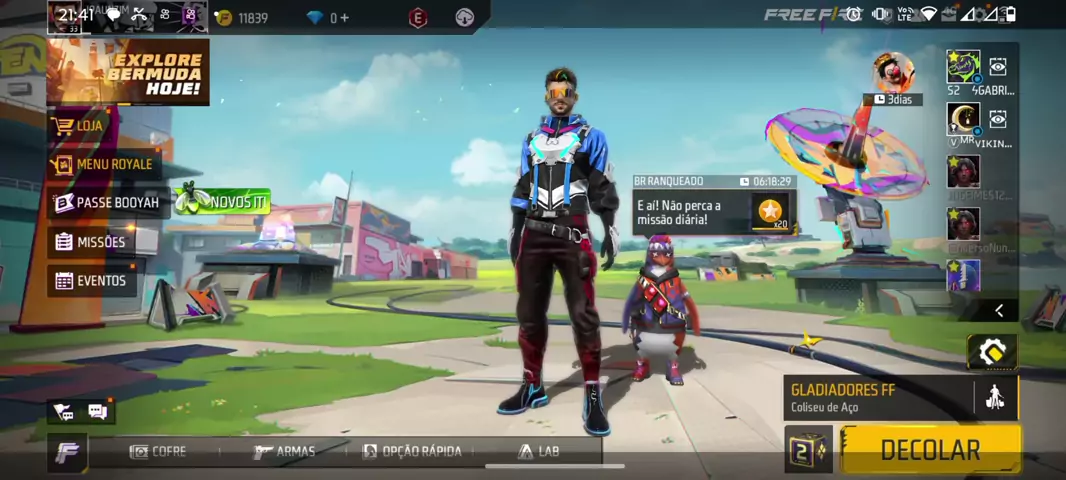This screenshot has width=1066, height=480.
Task: Change game mode via Gladiadores FF panel
Action: point(880,397)
